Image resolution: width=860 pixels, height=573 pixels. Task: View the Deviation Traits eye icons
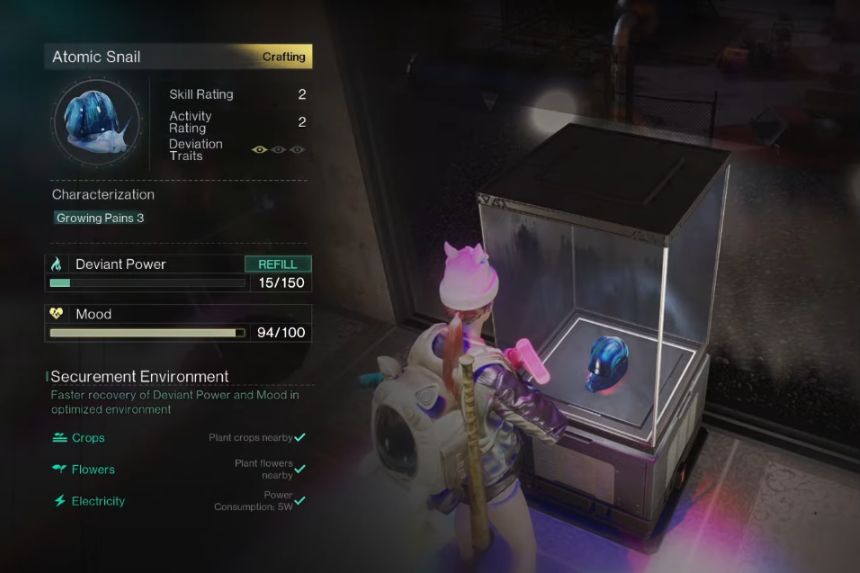[278, 150]
